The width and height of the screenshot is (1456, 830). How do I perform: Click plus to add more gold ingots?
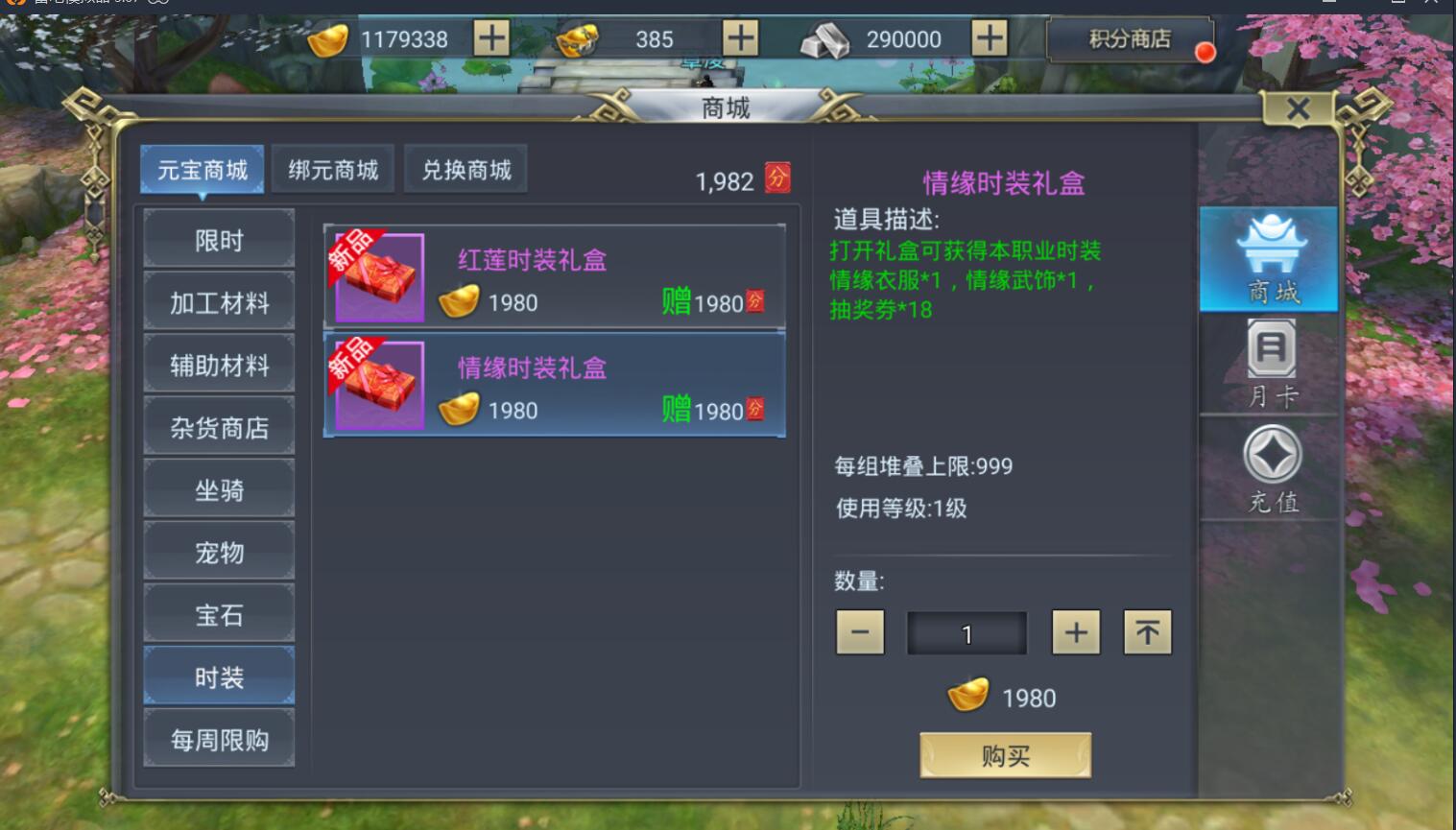pos(491,39)
